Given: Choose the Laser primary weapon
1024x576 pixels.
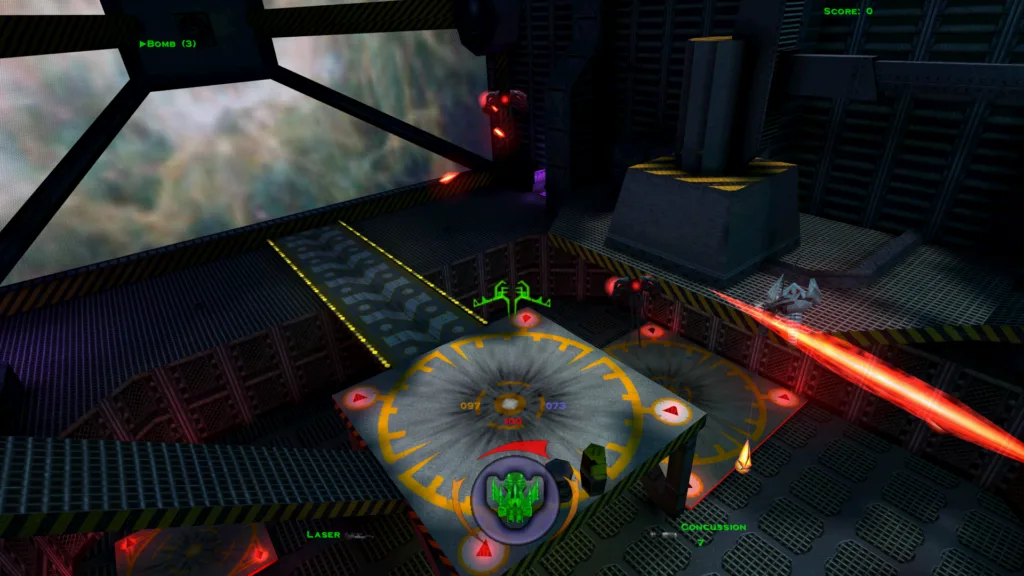Looking at the screenshot, I should pyautogui.click(x=324, y=535).
